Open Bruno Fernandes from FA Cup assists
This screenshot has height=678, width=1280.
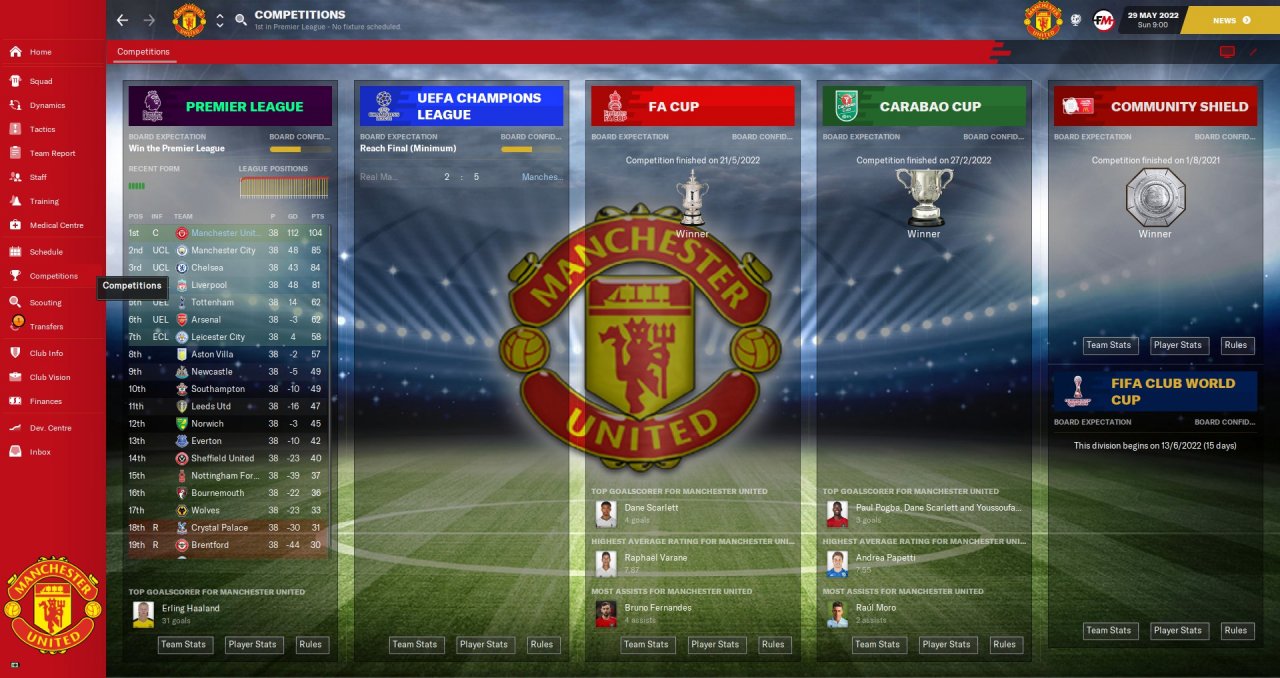(x=657, y=608)
